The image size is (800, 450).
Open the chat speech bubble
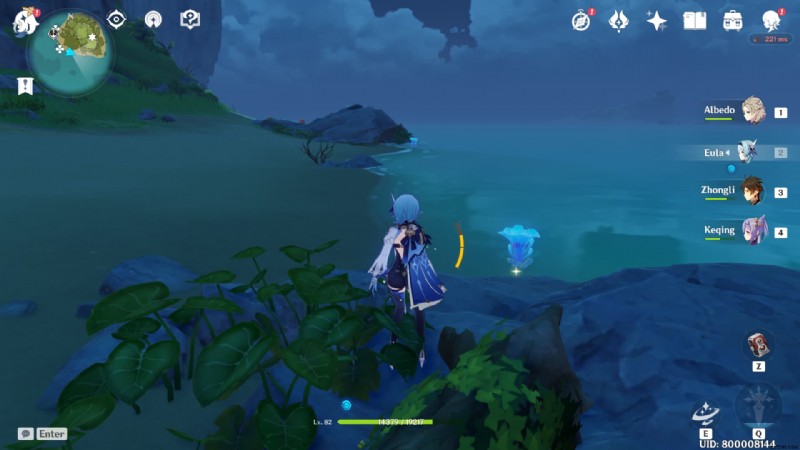25,434
